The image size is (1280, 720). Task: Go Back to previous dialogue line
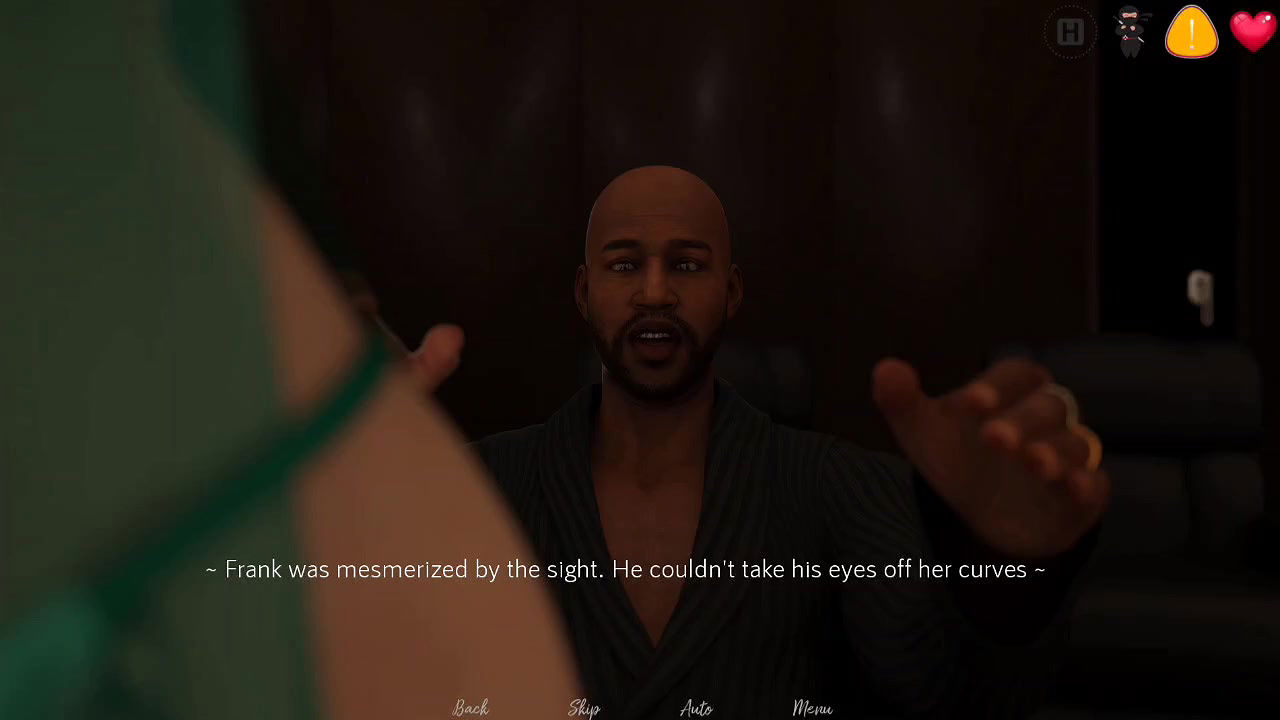pos(470,708)
